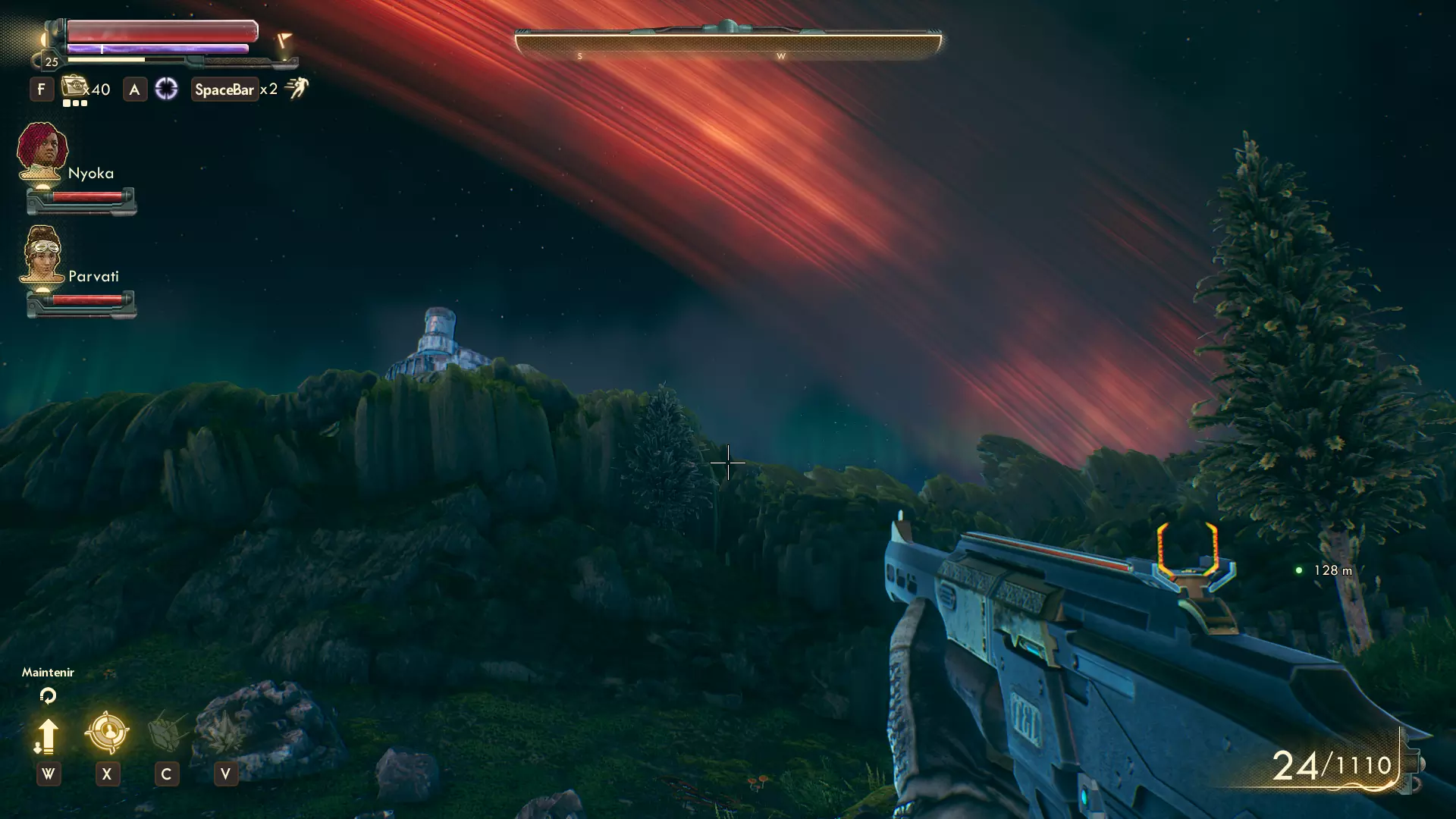Select Nyoka's companion portrait
The image size is (1456, 819).
42,150
